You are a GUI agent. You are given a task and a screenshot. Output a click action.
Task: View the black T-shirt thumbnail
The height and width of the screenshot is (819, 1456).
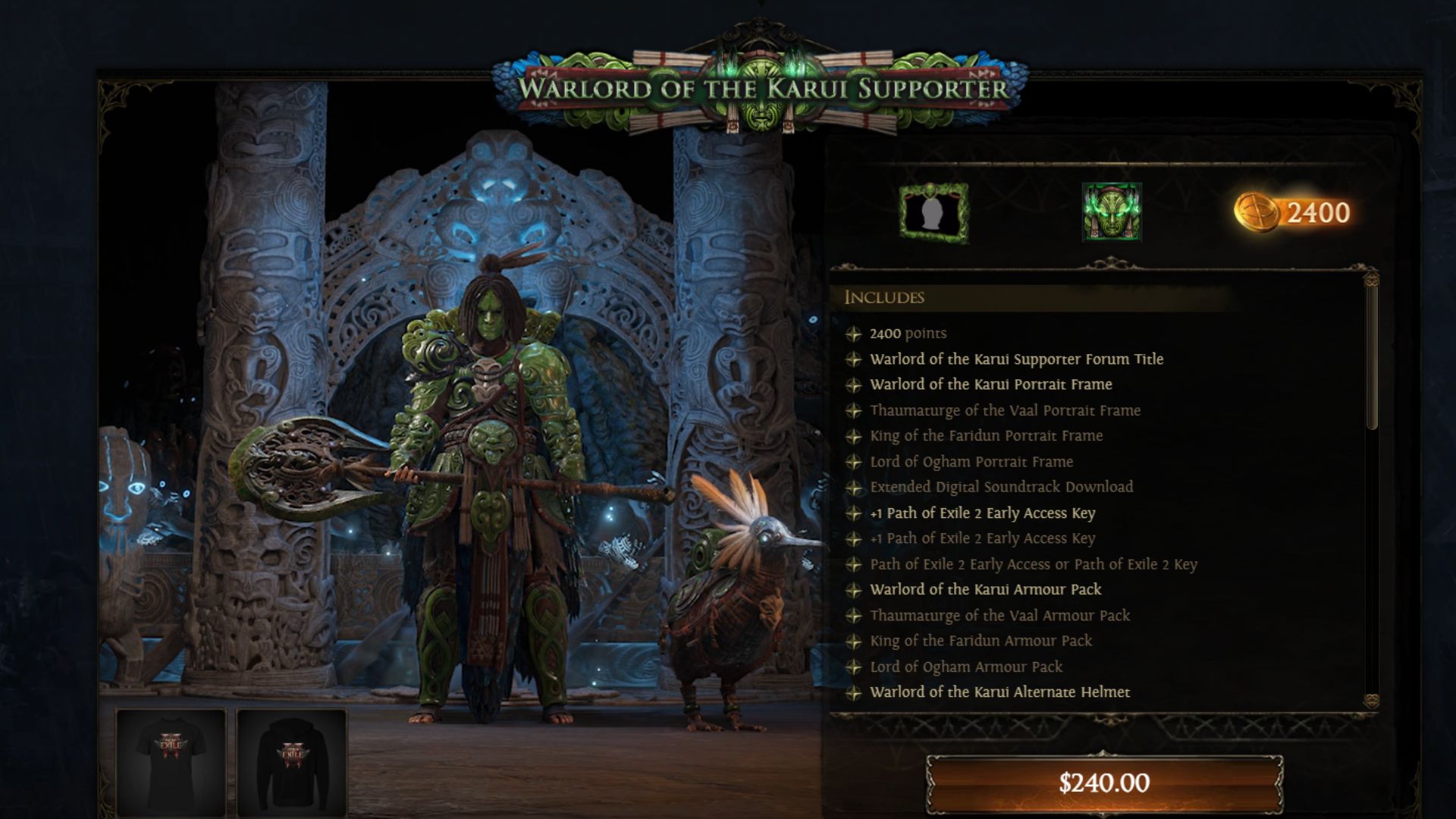pos(171,761)
